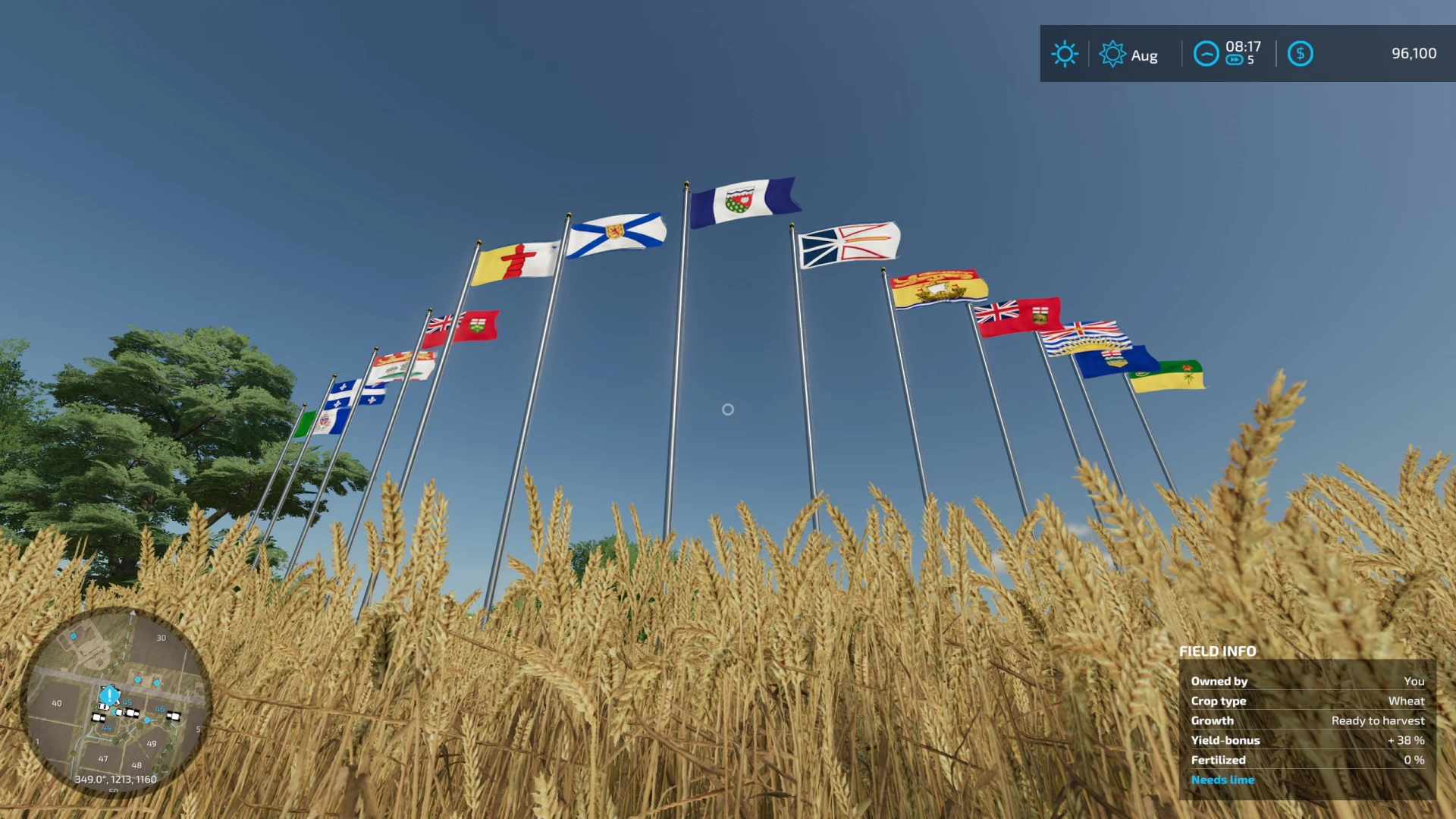Image resolution: width=1456 pixels, height=819 pixels.
Task: Click the current weather sun icon
Action: (1065, 54)
